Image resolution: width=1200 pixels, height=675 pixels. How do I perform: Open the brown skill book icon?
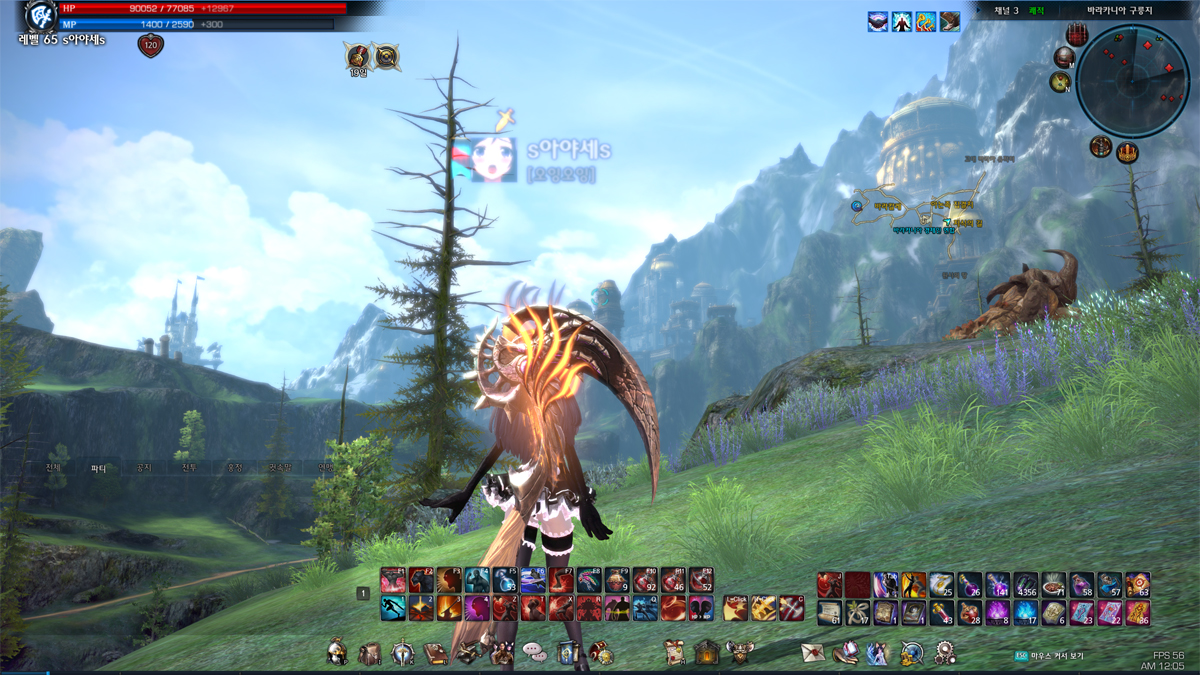[x=435, y=653]
